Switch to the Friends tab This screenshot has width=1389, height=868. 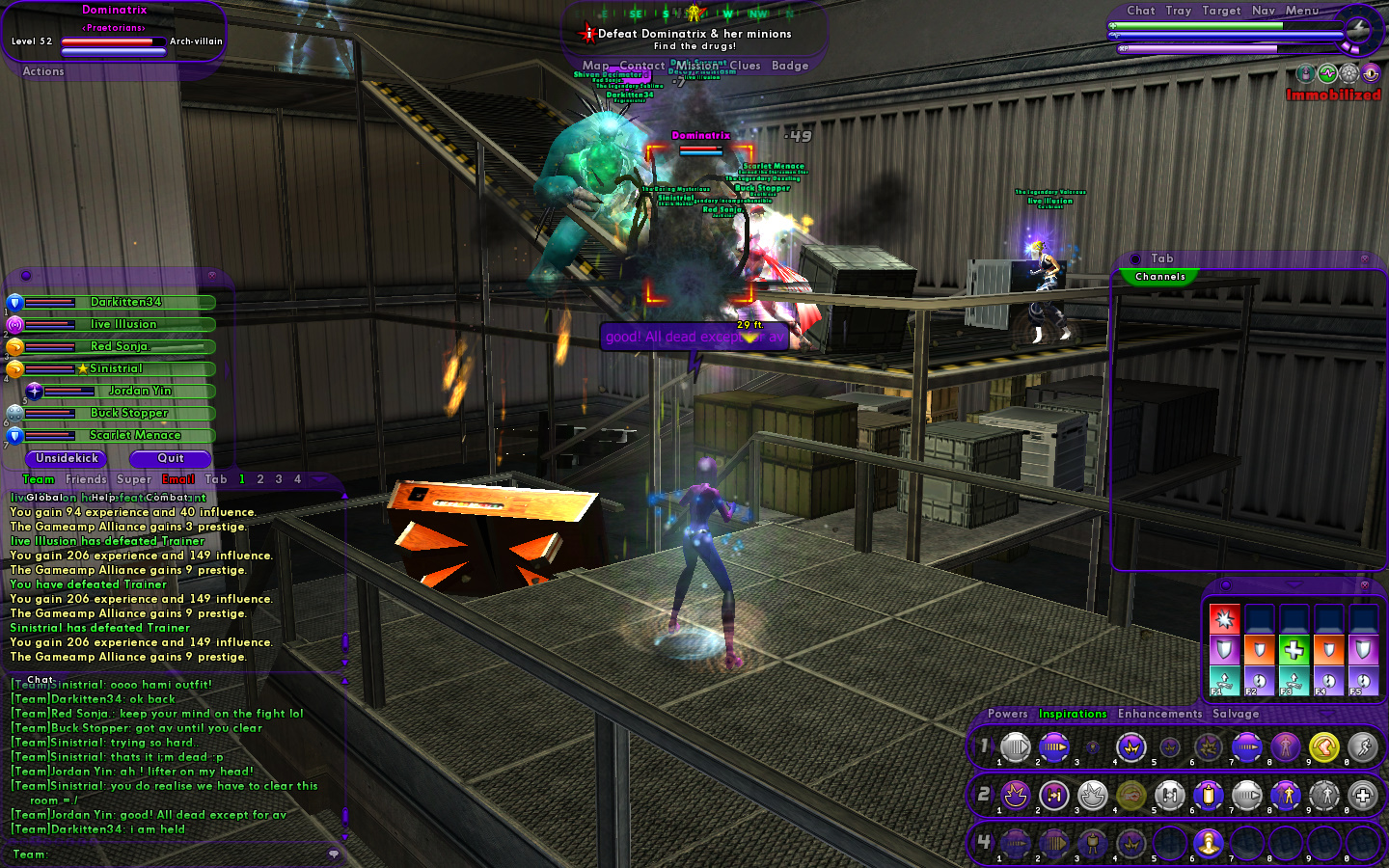pos(86,479)
